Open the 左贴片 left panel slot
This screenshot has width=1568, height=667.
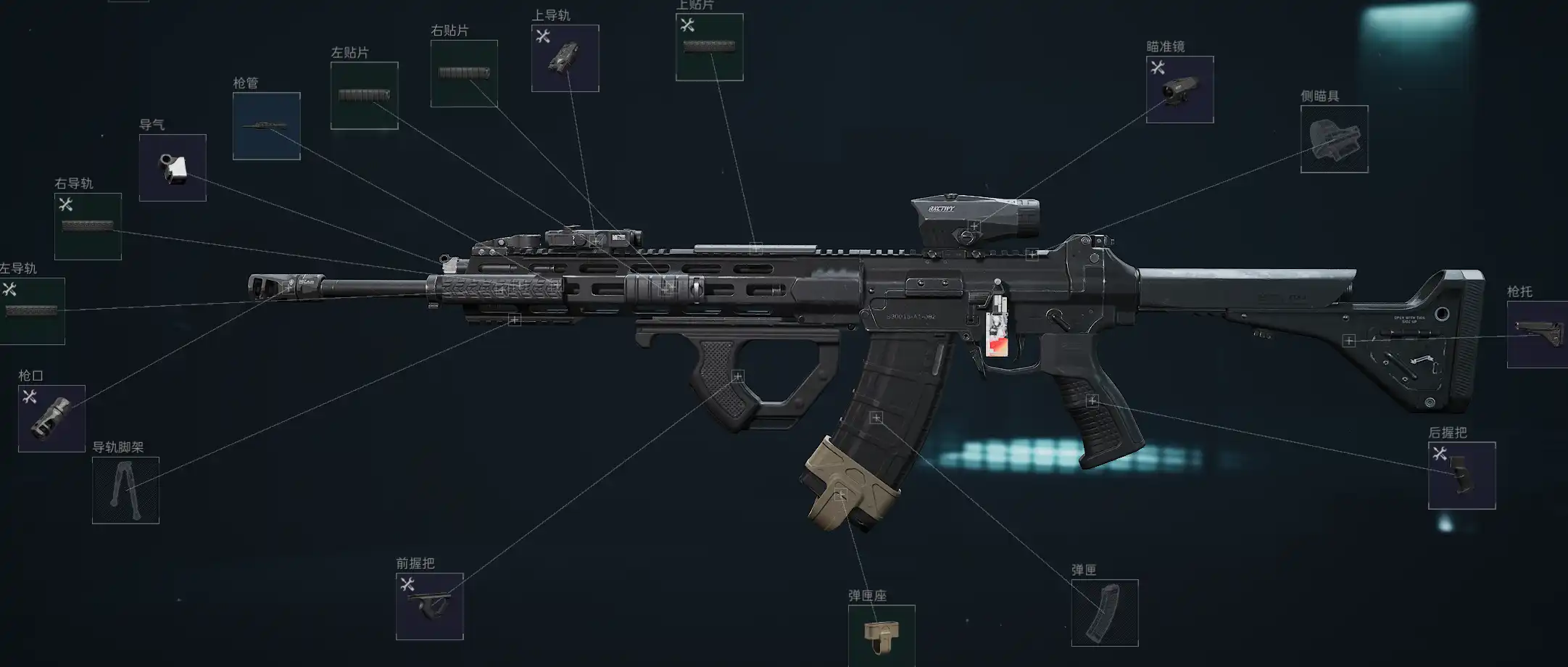(x=364, y=96)
